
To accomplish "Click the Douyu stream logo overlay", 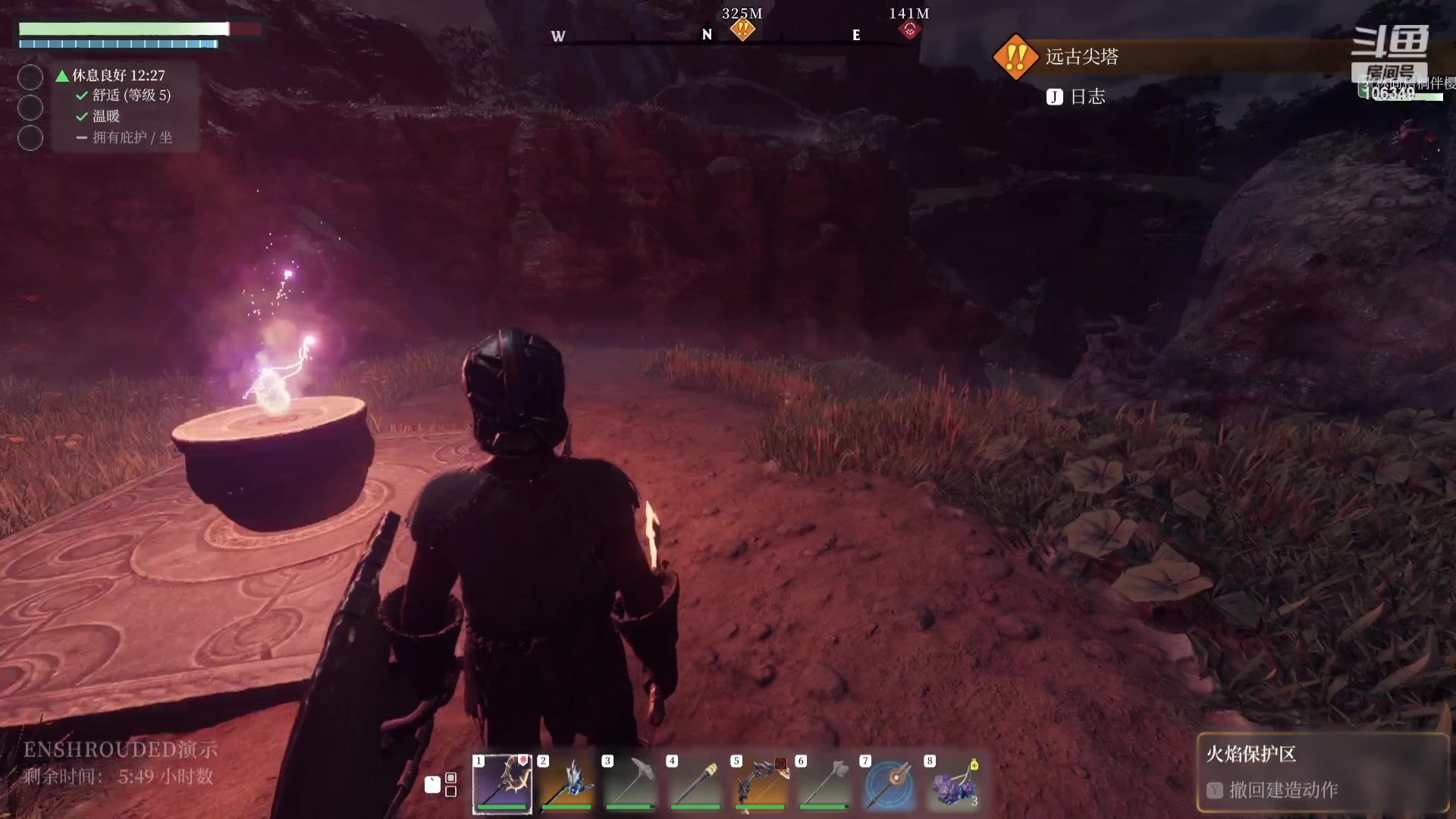I will pos(1390,43).
